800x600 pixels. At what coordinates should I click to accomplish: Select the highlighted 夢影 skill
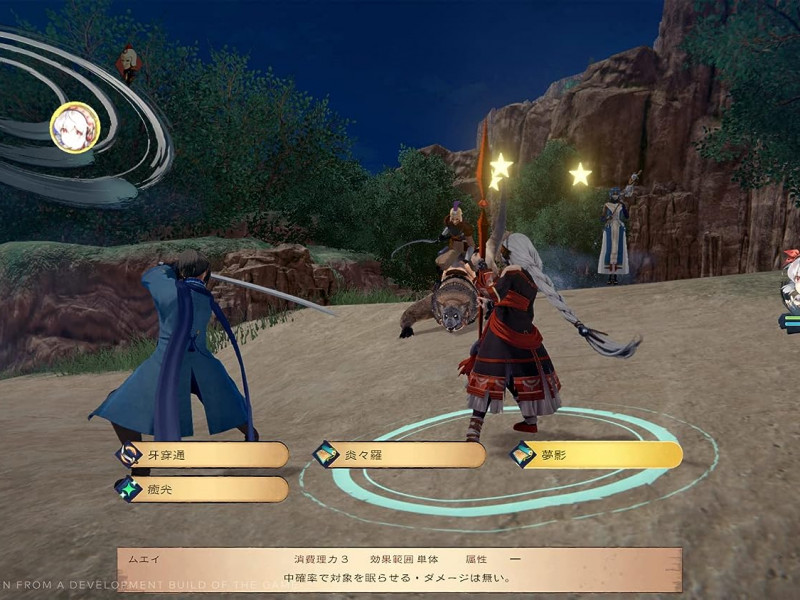coord(597,455)
